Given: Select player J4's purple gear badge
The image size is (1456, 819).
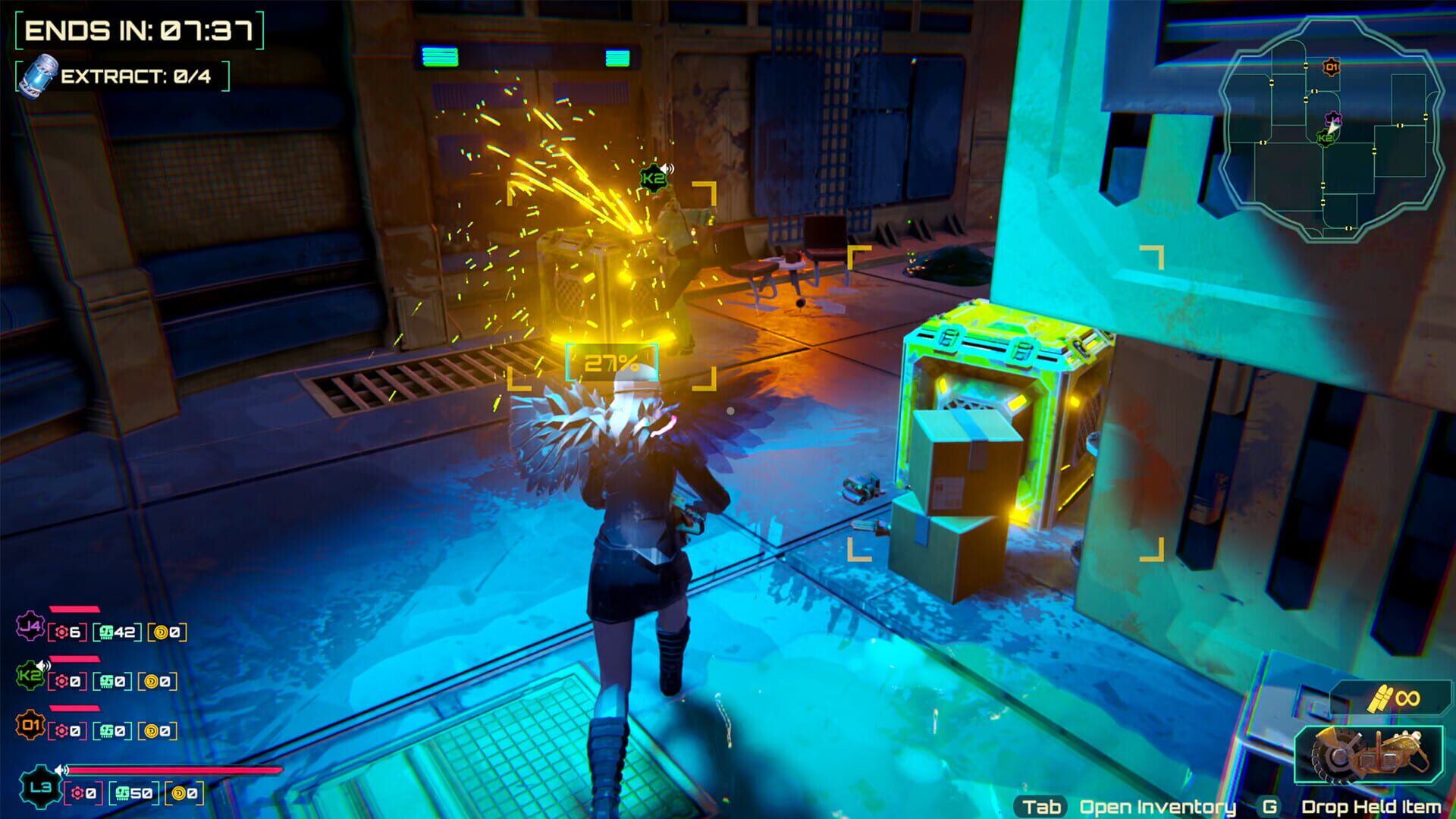Looking at the screenshot, I should tap(30, 626).
